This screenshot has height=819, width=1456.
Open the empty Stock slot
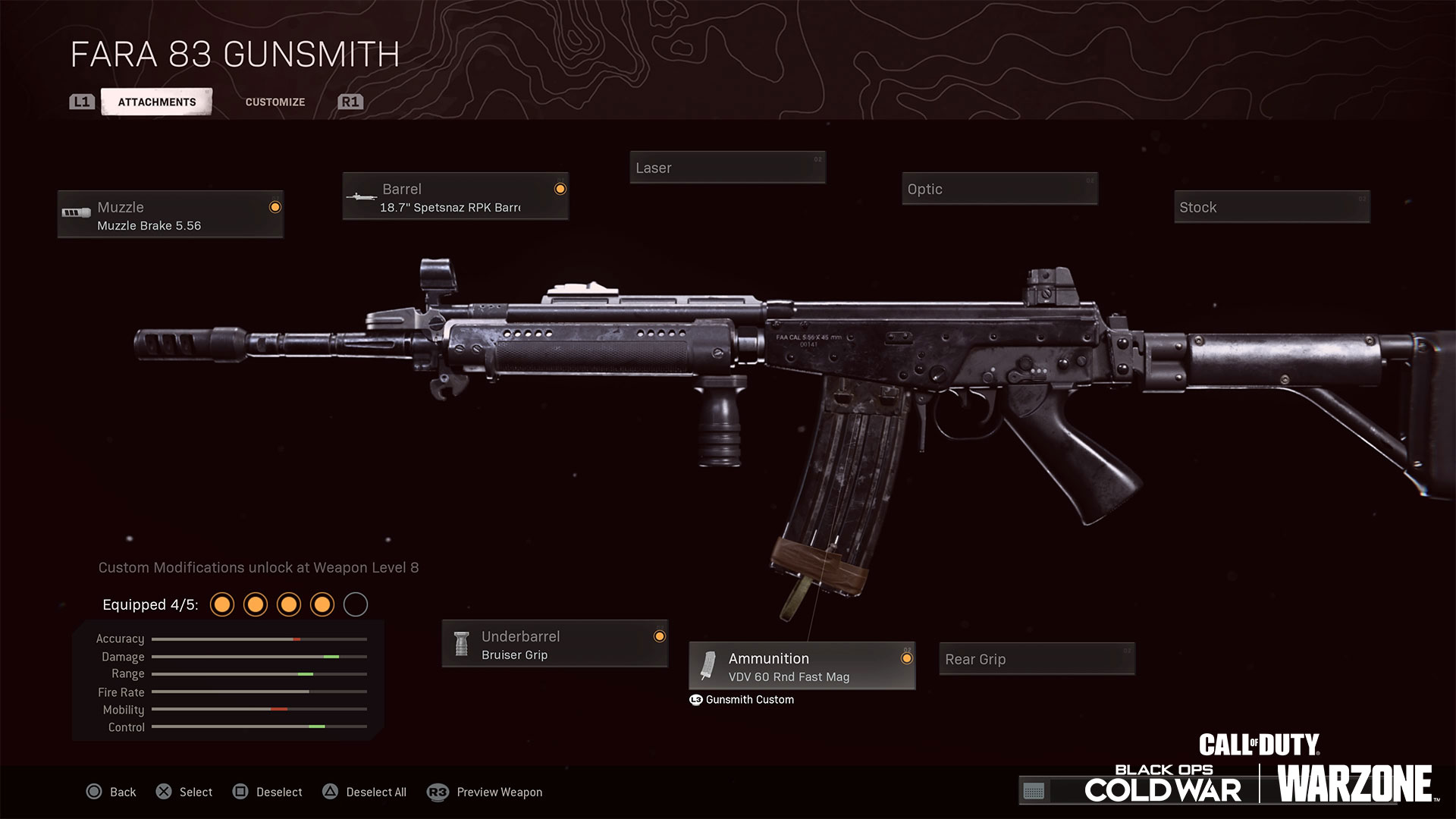coord(1272,207)
